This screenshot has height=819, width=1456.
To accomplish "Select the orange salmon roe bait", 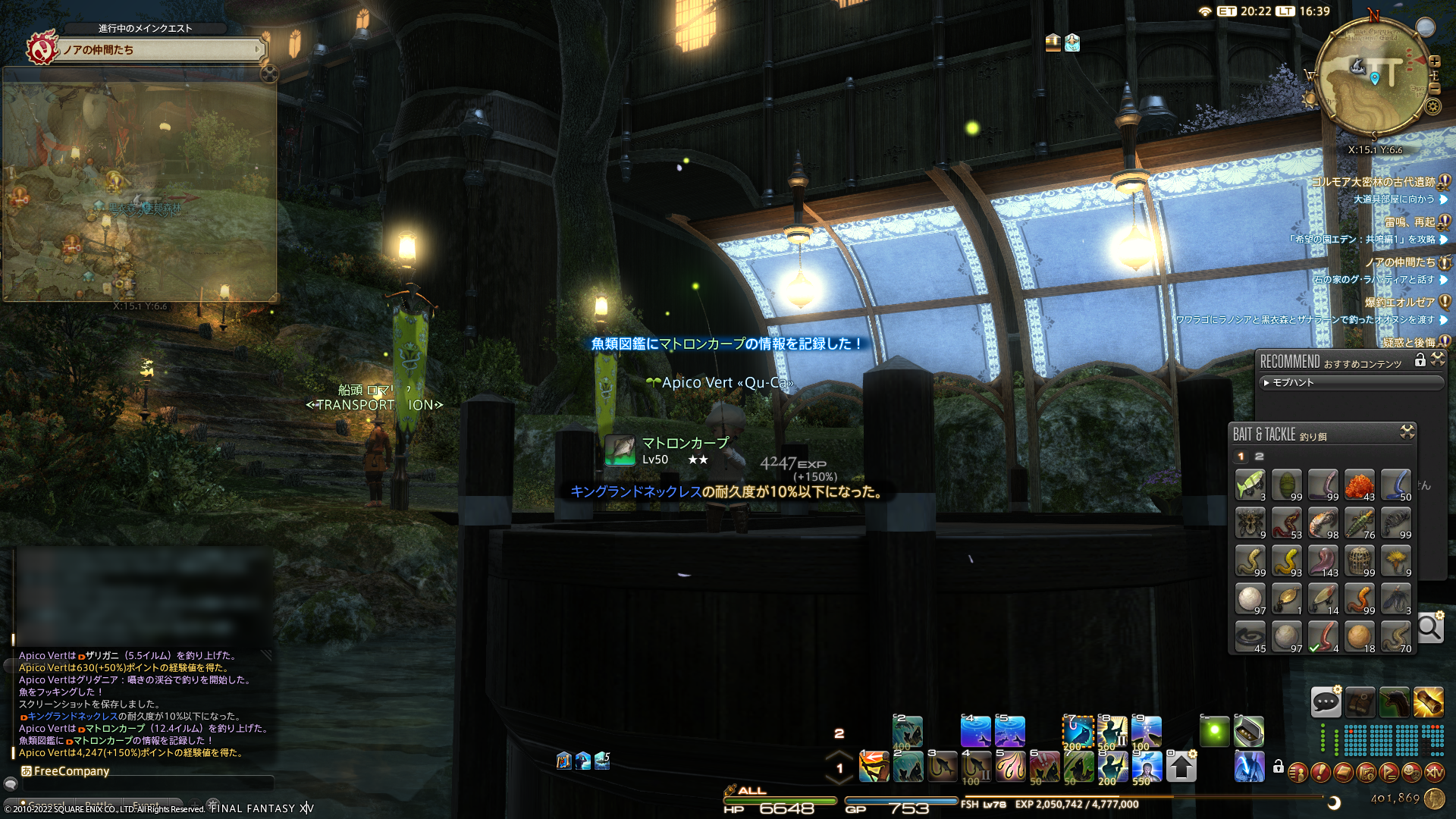I will click(x=1359, y=485).
